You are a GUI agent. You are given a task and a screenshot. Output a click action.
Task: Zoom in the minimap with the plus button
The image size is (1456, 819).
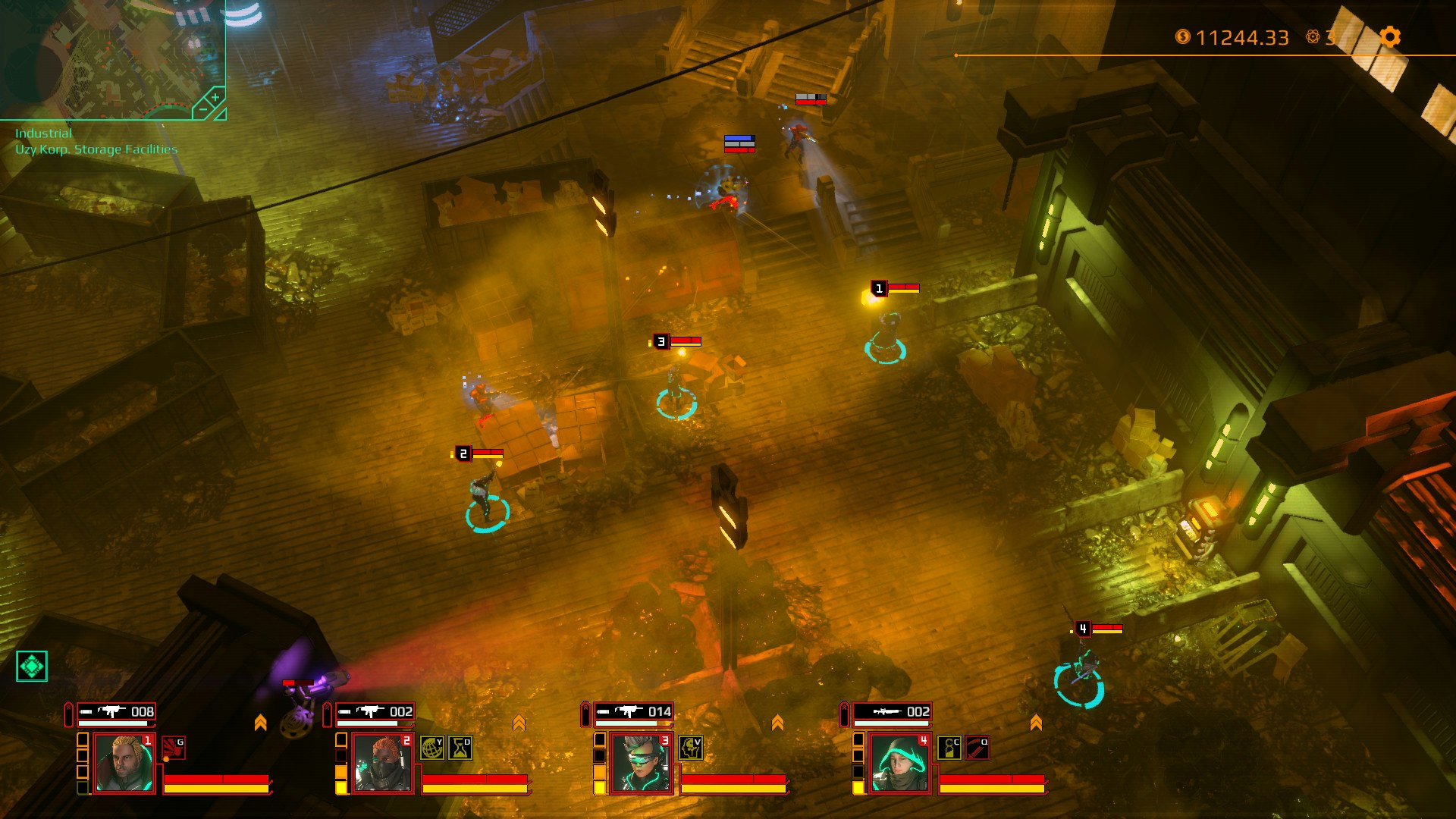[x=215, y=97]
